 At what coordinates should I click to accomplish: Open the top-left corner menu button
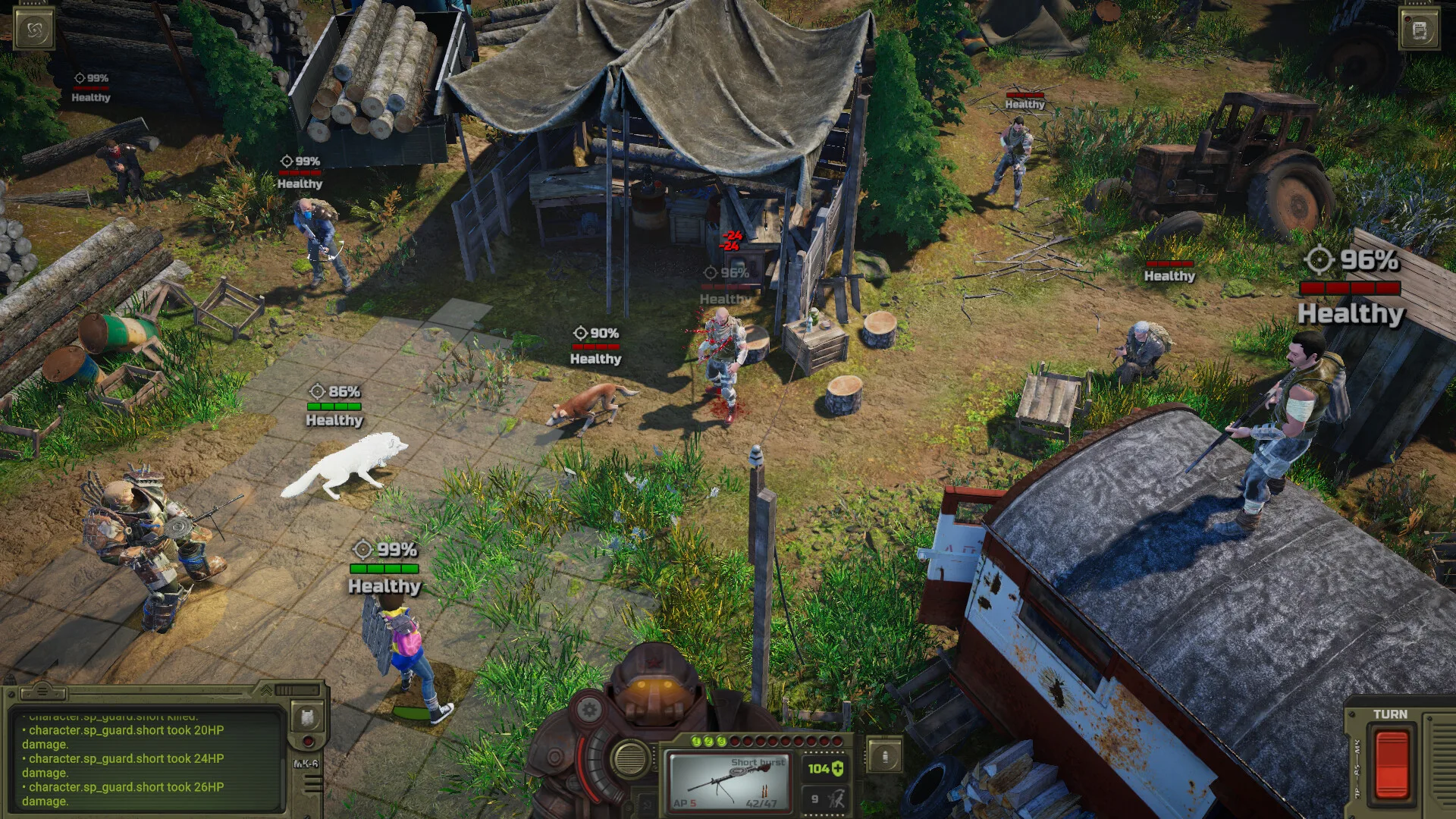click(34, 30)
